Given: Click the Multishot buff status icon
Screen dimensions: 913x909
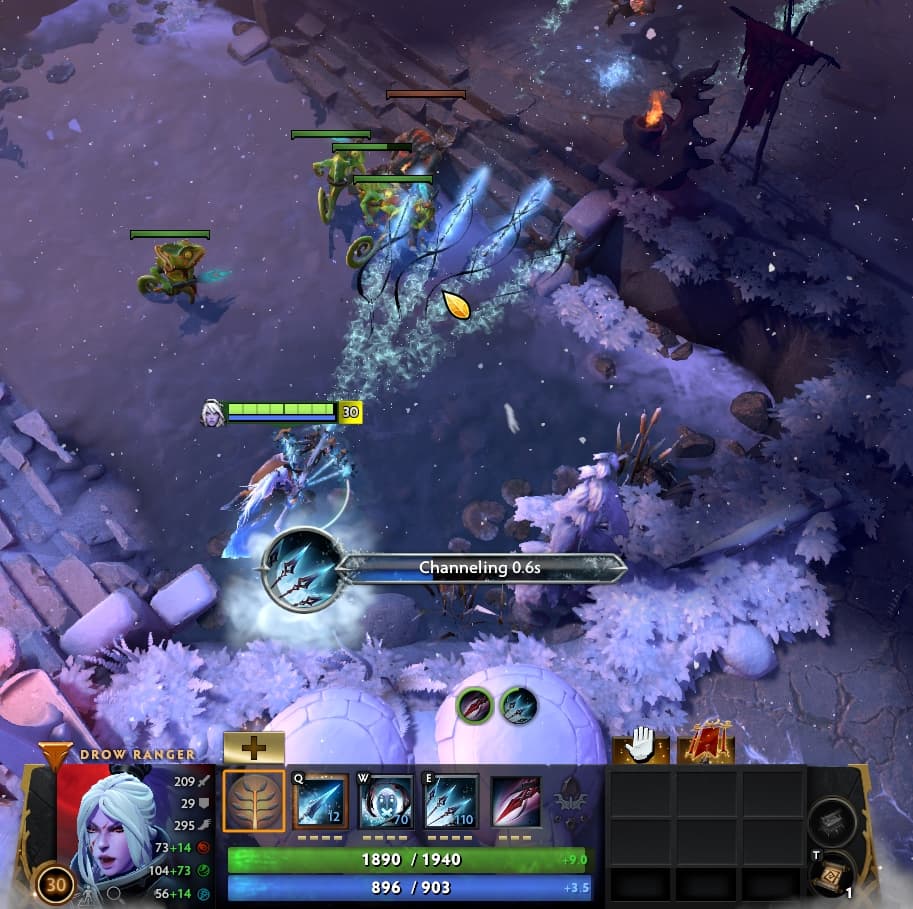Looking at the screenshot, I should point(518,706).
